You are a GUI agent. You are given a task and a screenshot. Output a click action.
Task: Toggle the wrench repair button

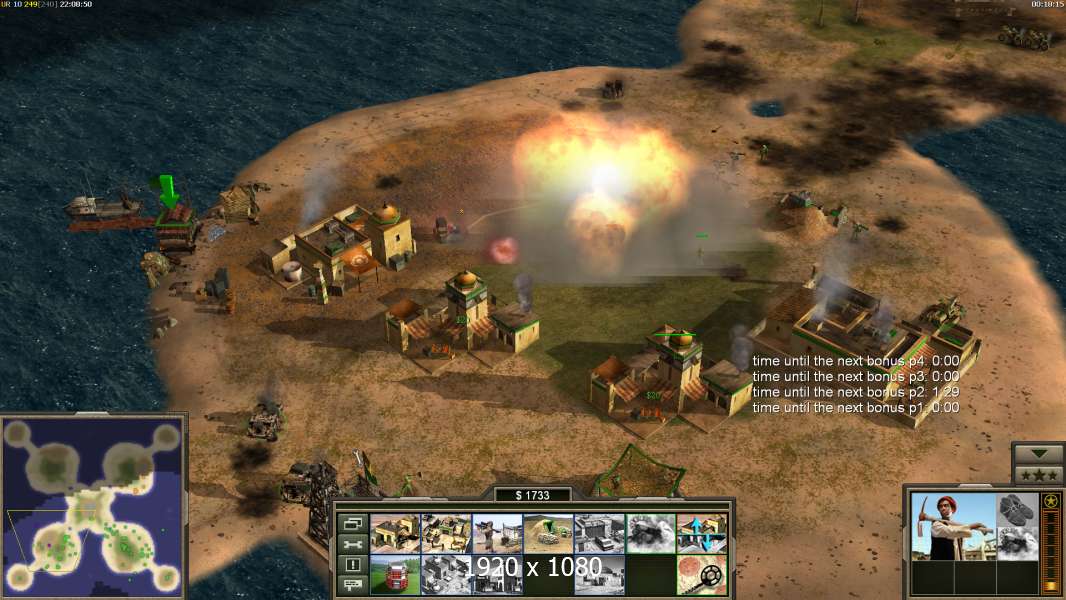click(352, 544)
